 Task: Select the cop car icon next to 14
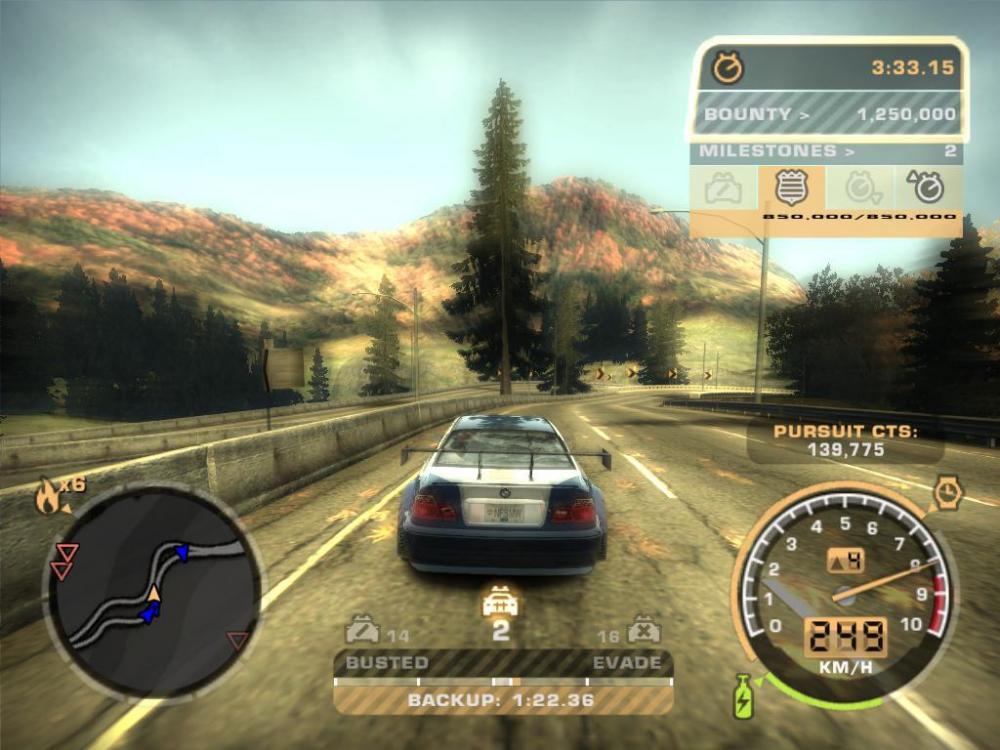[x=362, y=632]
